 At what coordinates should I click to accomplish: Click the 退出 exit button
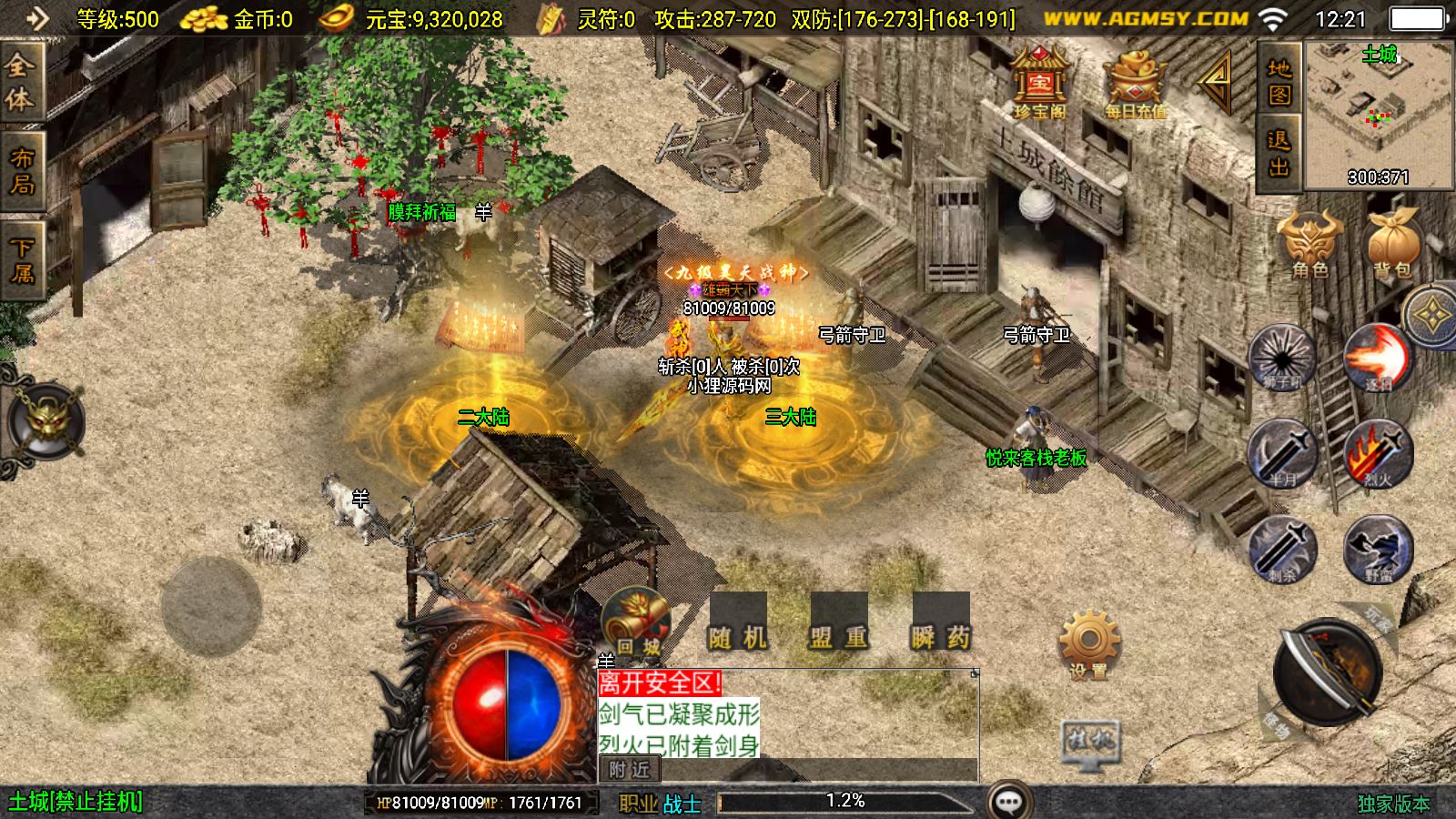[1279, 153]
